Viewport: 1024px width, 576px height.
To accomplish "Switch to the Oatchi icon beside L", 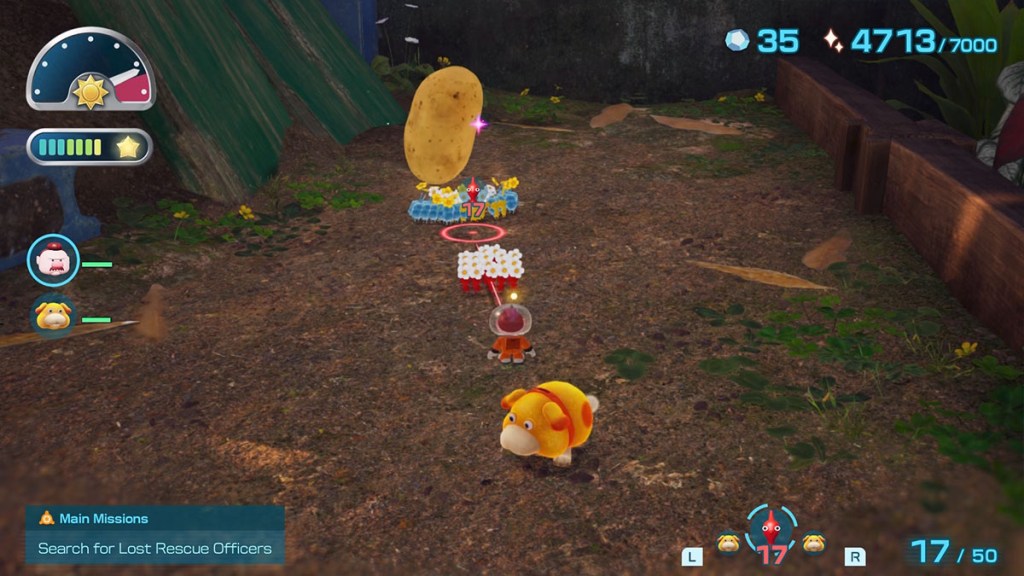I will coord(727,543).
